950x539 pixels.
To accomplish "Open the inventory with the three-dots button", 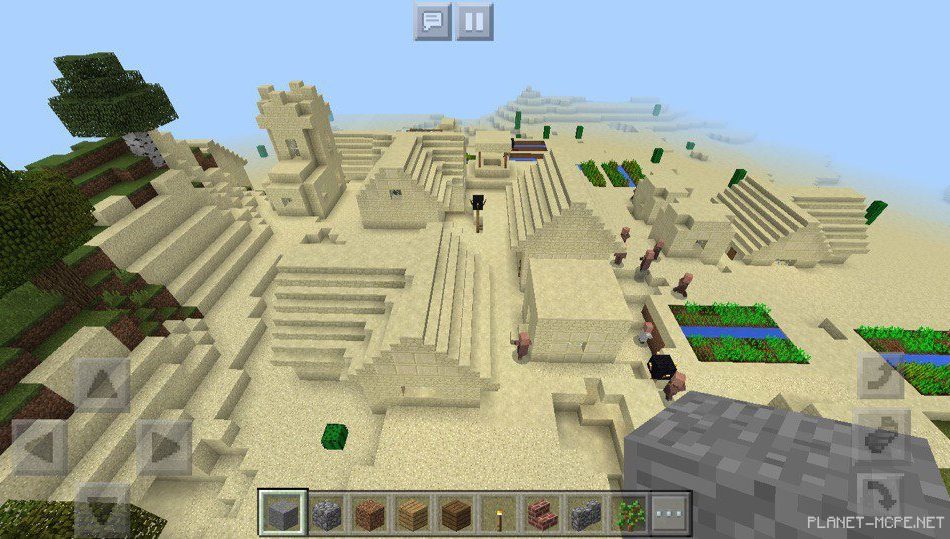I will pos(671,515).
